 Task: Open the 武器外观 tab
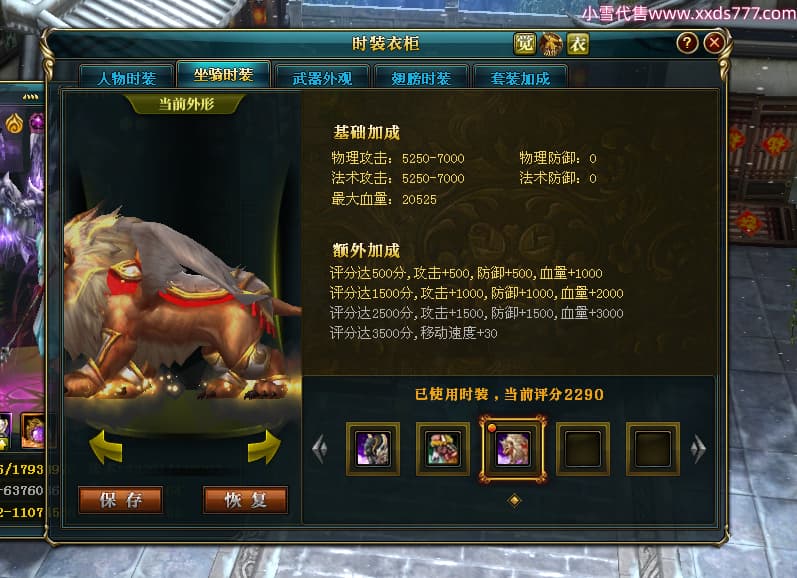point(320,79)
